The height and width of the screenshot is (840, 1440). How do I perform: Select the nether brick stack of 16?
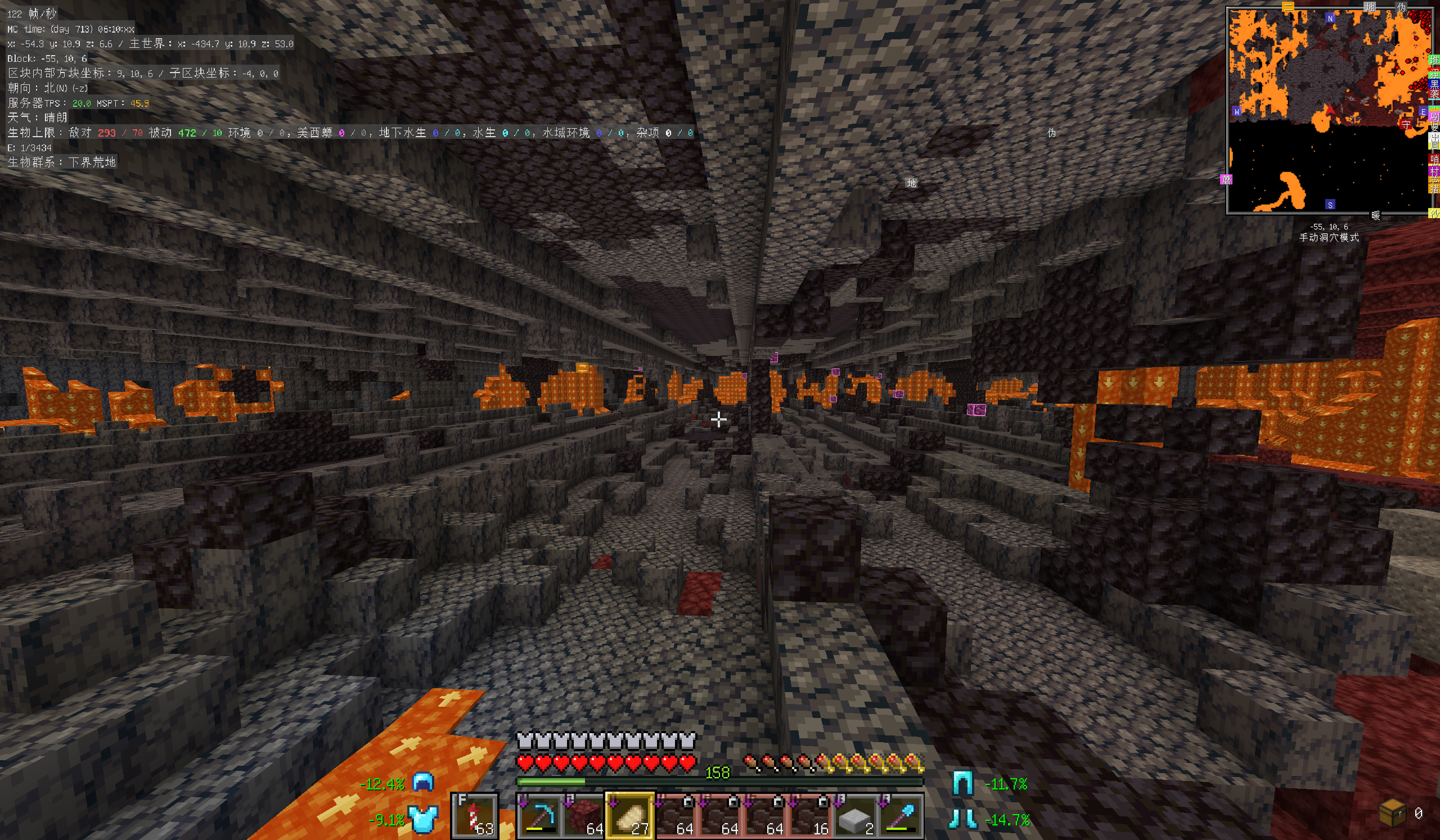click(809, 816)
